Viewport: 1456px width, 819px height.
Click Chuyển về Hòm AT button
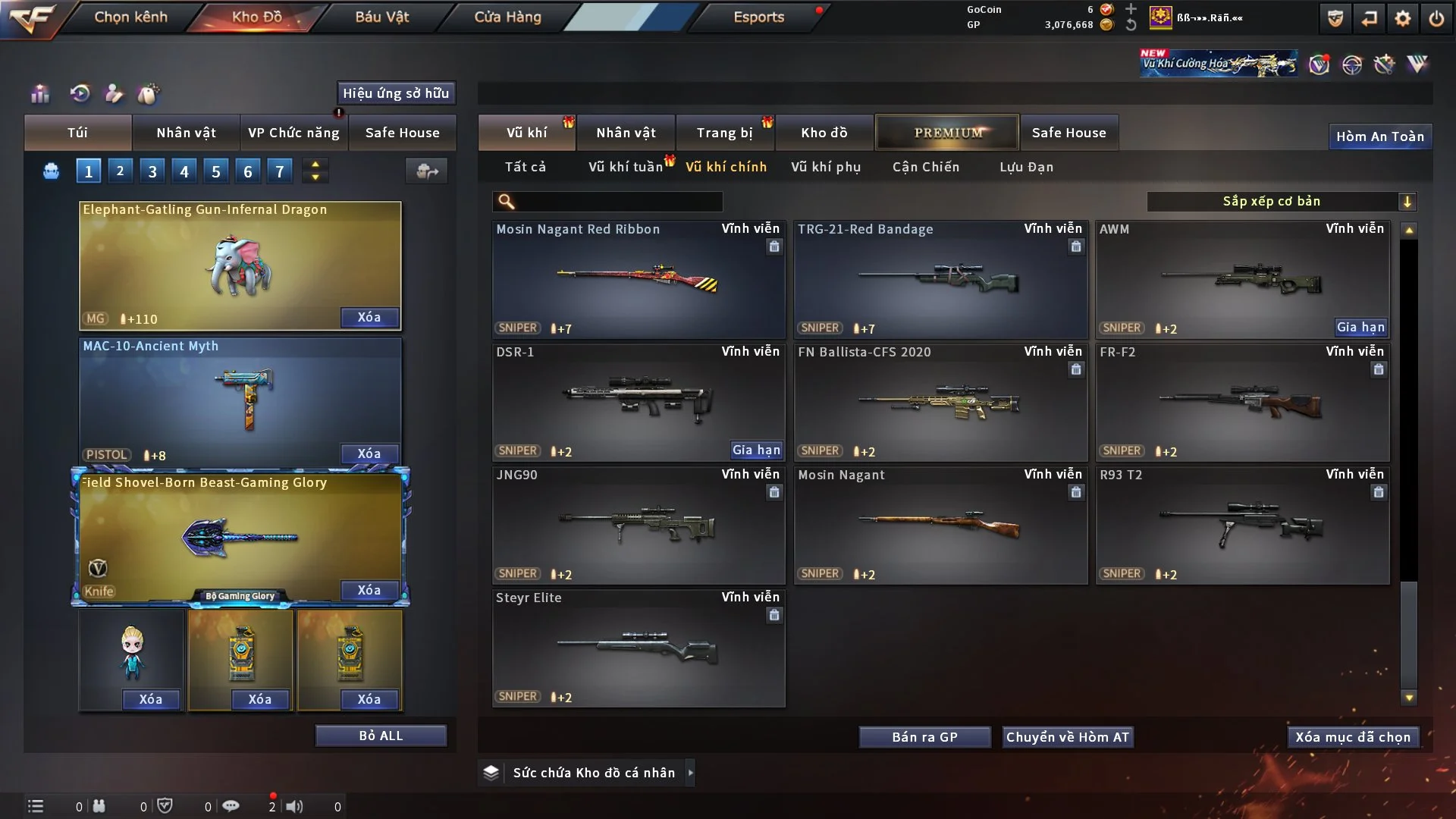coord(1068,737)
